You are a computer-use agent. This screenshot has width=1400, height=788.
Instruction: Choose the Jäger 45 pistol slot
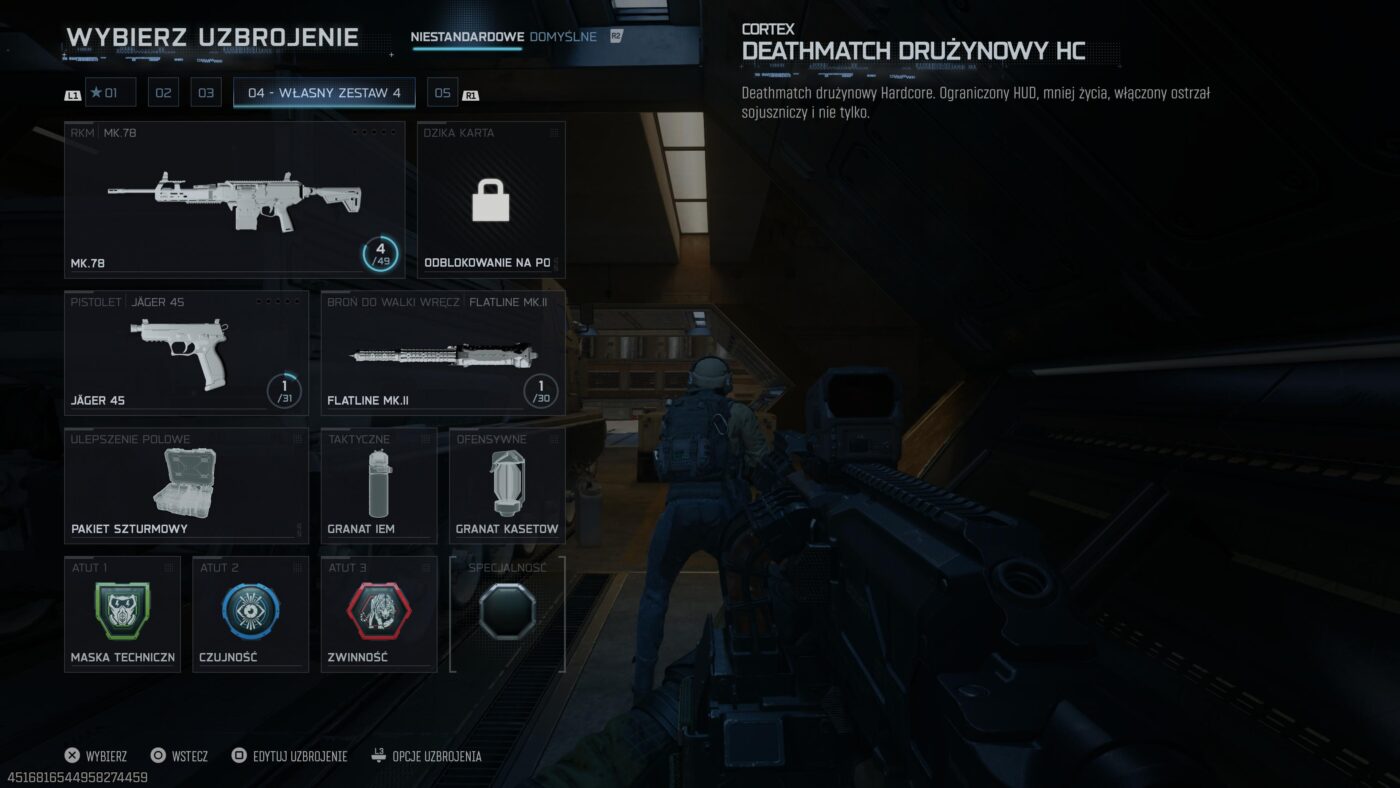pyautogui.click(x=186, y=353)
